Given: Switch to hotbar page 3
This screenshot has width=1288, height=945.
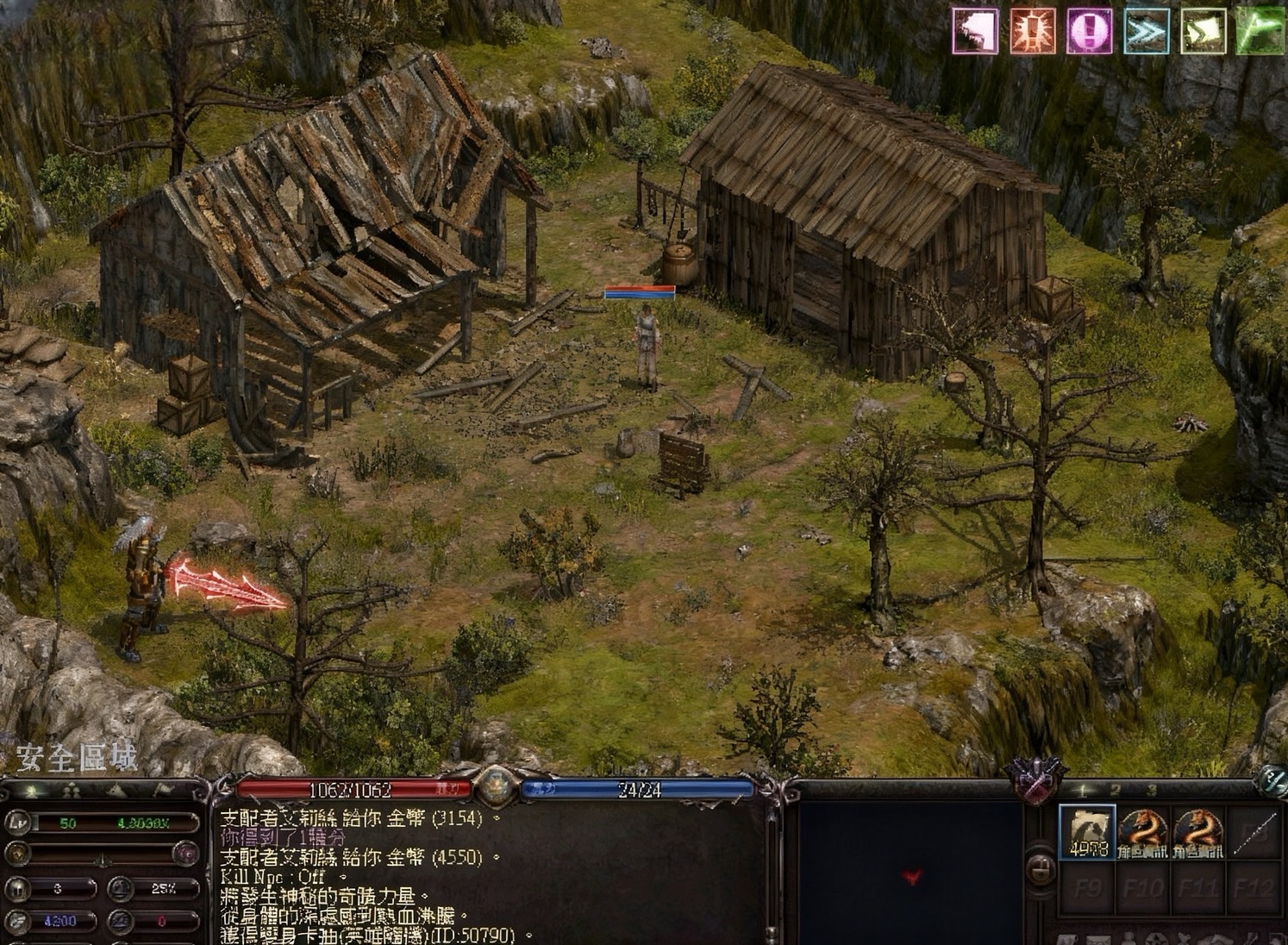Looking at the screenshot, I should coord(1151,790).
